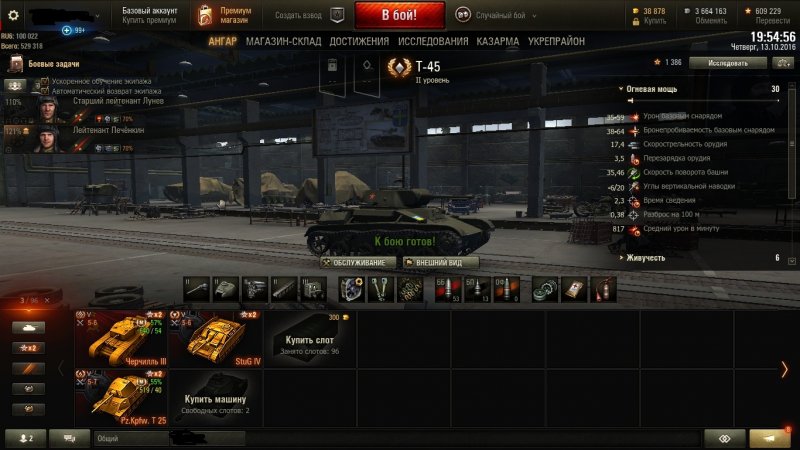Open the settings gear menu

pos(13,16)
